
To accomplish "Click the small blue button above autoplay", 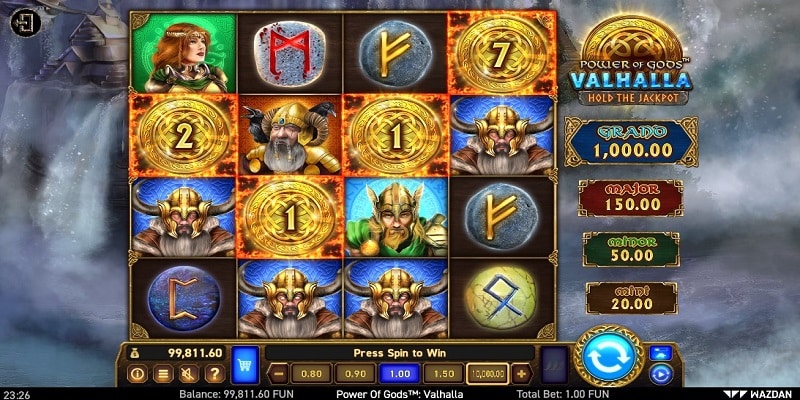I will [660, 352].
